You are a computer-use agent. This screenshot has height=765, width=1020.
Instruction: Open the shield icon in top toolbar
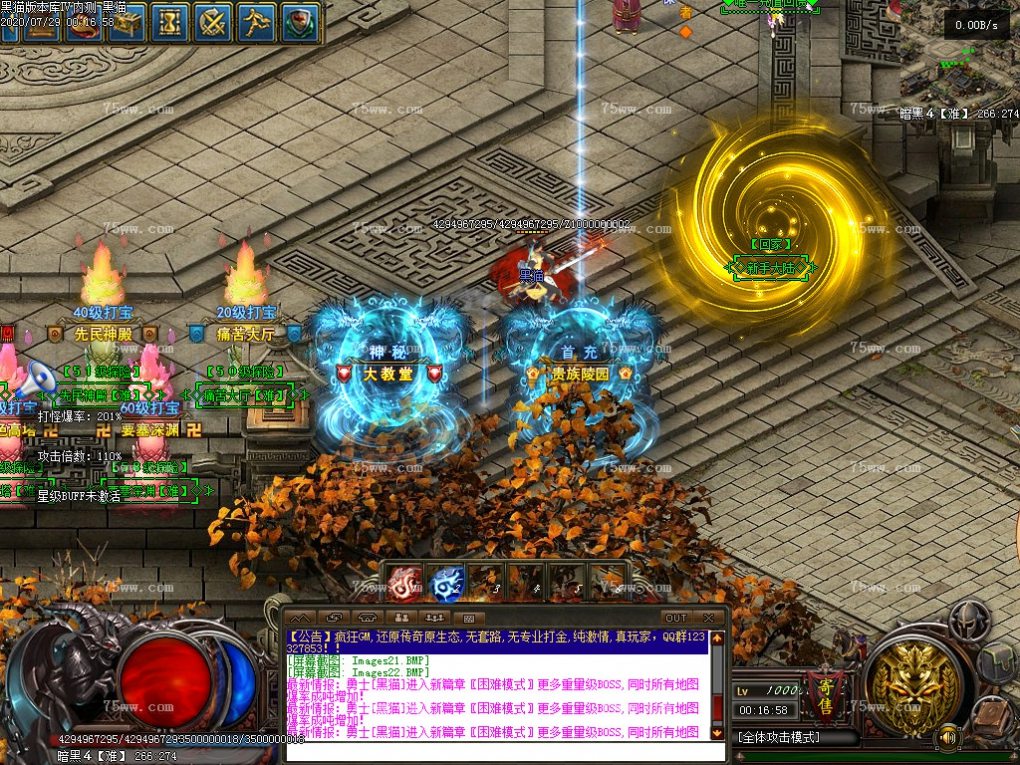pyautogui.click(x=300, y=22)
